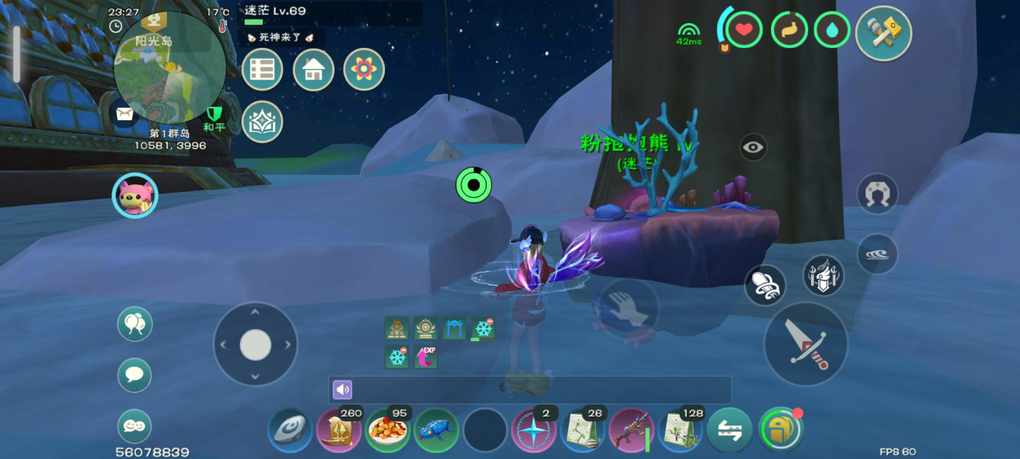Activate the horseshoe mount button

877,193
